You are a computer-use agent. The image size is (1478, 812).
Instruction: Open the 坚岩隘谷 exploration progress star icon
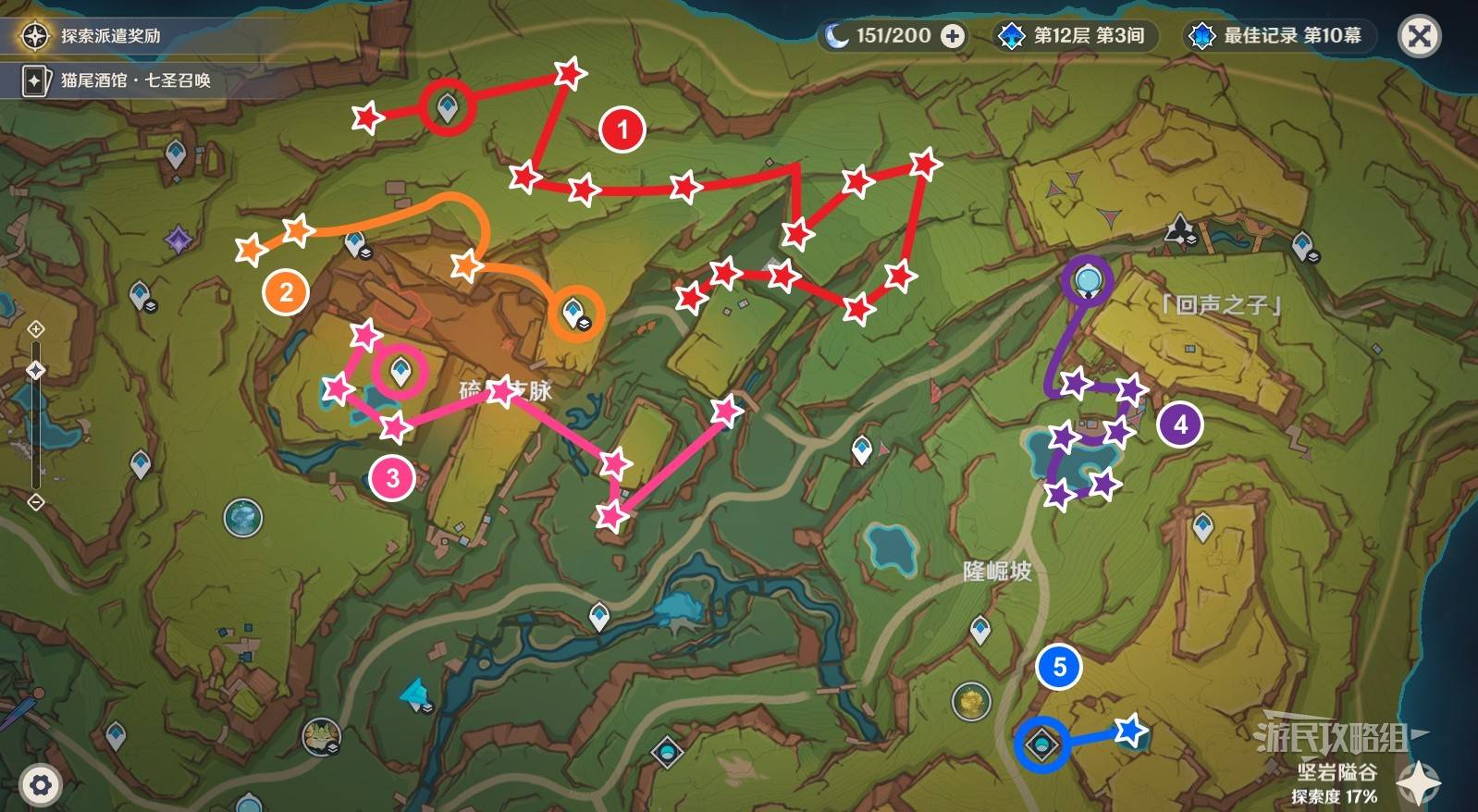pyautogui.click(x=1418, y=783)
